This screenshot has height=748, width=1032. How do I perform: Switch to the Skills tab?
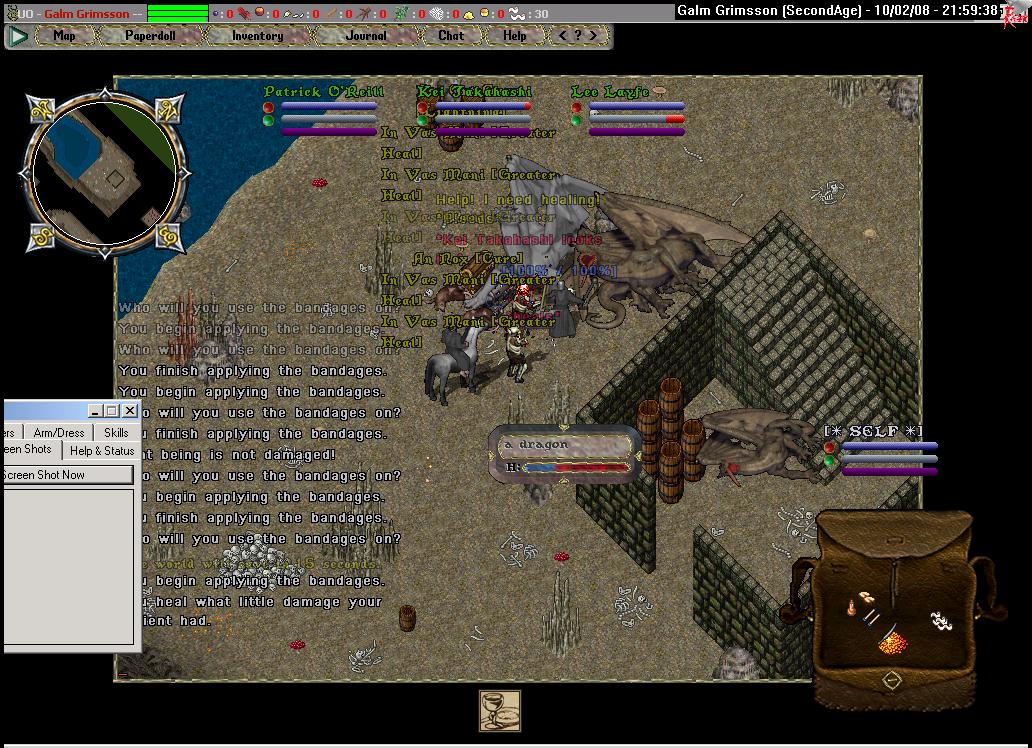tap(116, 433)
